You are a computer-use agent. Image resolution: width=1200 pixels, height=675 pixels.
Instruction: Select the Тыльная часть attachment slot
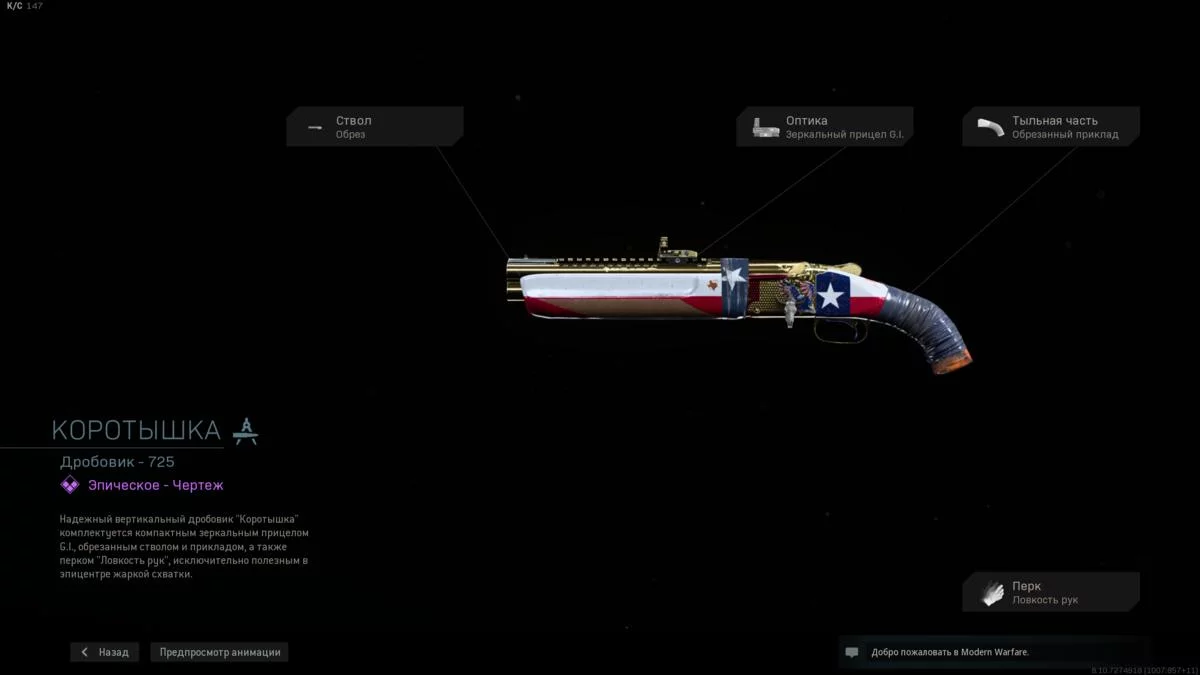(1051, 127)
